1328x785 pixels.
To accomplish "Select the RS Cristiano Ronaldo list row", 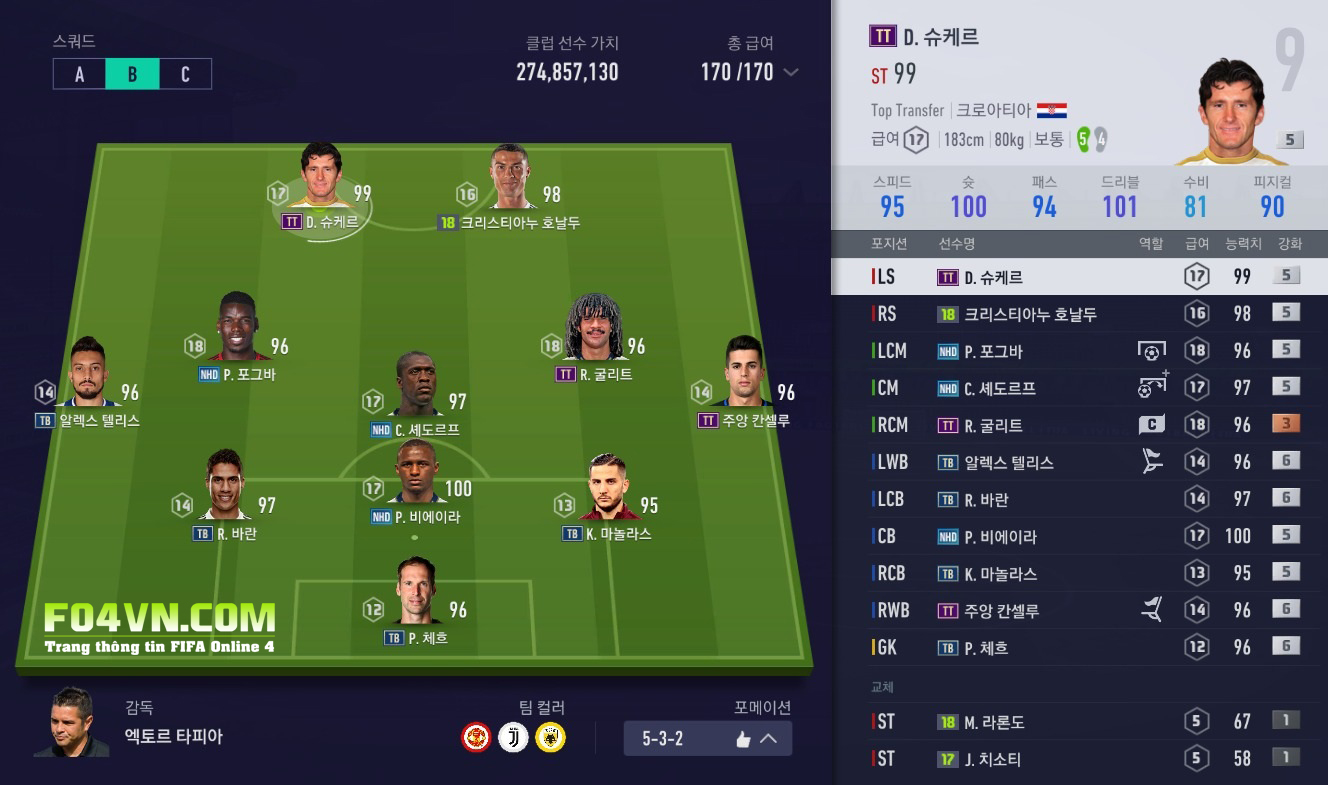I will 1080,314.
